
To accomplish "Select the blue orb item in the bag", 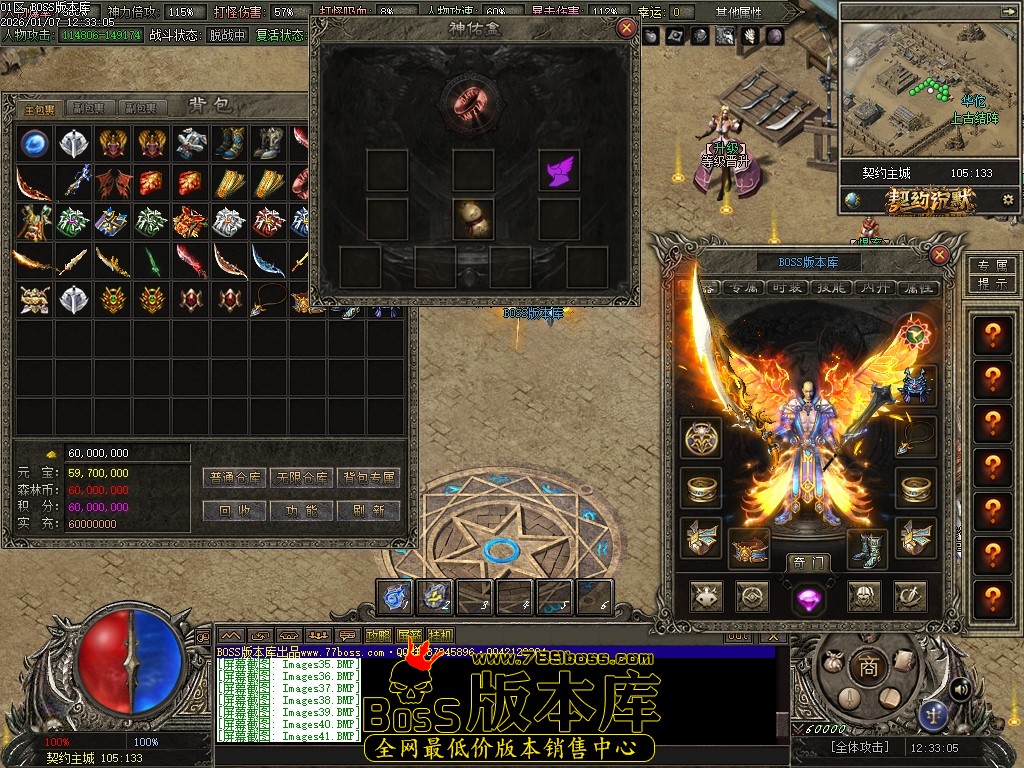I will point(35,143).
